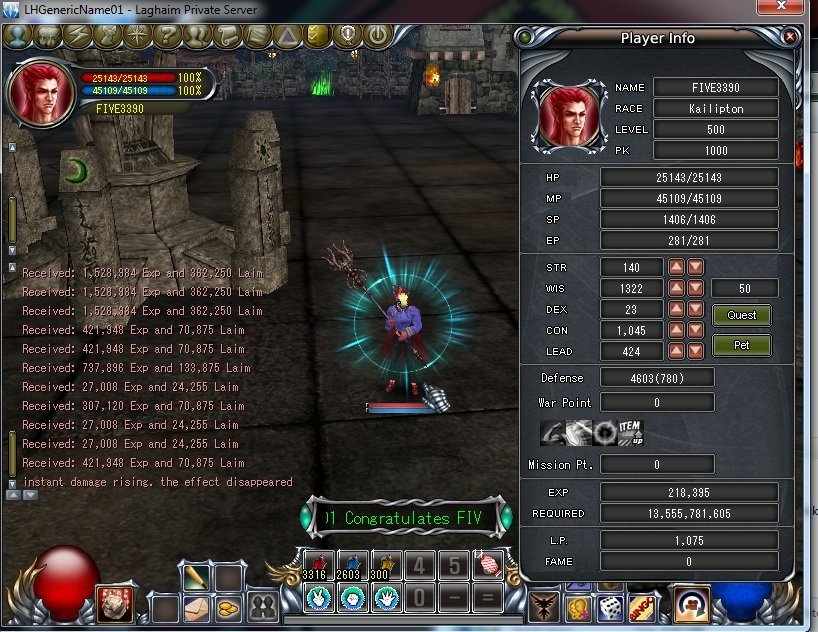This screenshot has height=632, width=818.
Task: Open the Pet window
Action: tap(741, 345)
